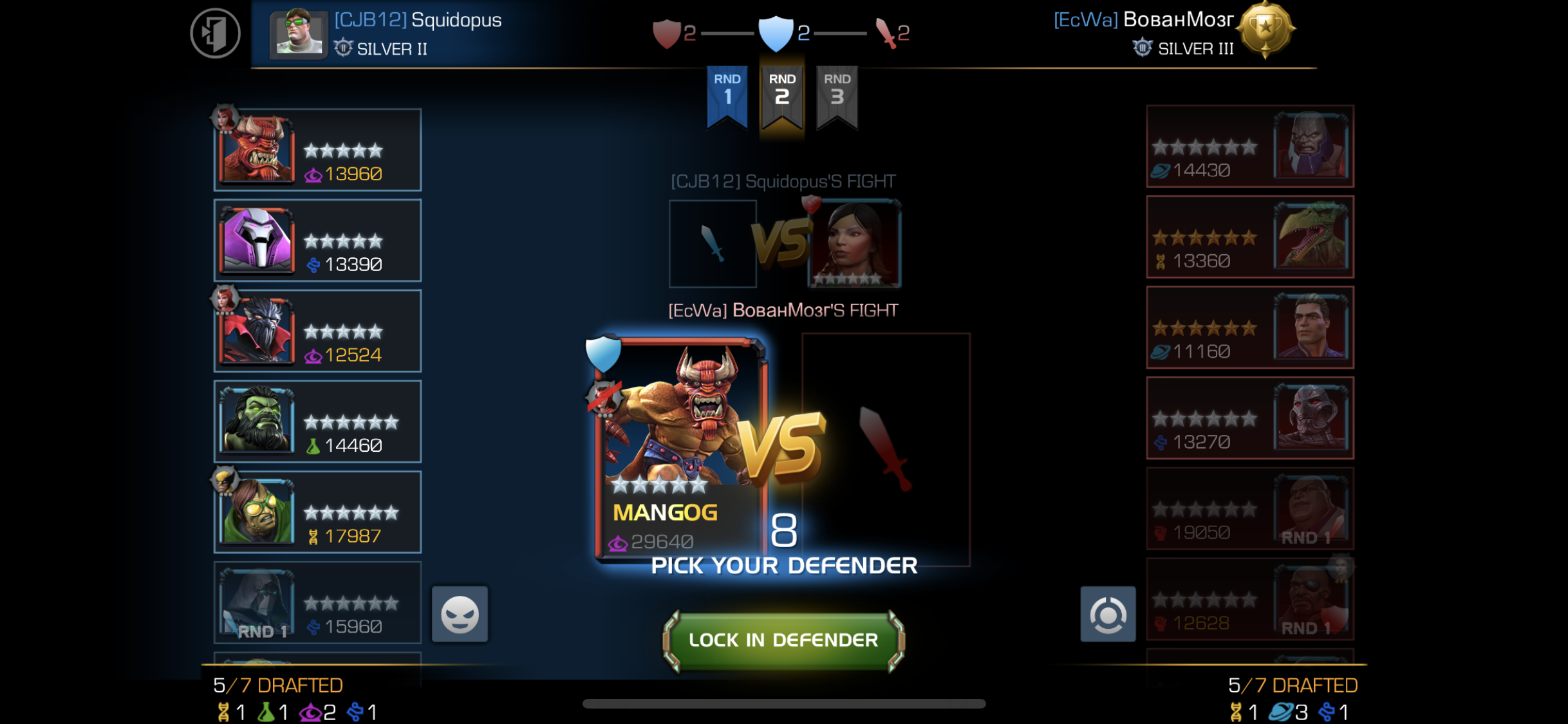Viewport: 1568px width, 724px height.
Task: Select the RND 3 banner
Action: (836, 97)
